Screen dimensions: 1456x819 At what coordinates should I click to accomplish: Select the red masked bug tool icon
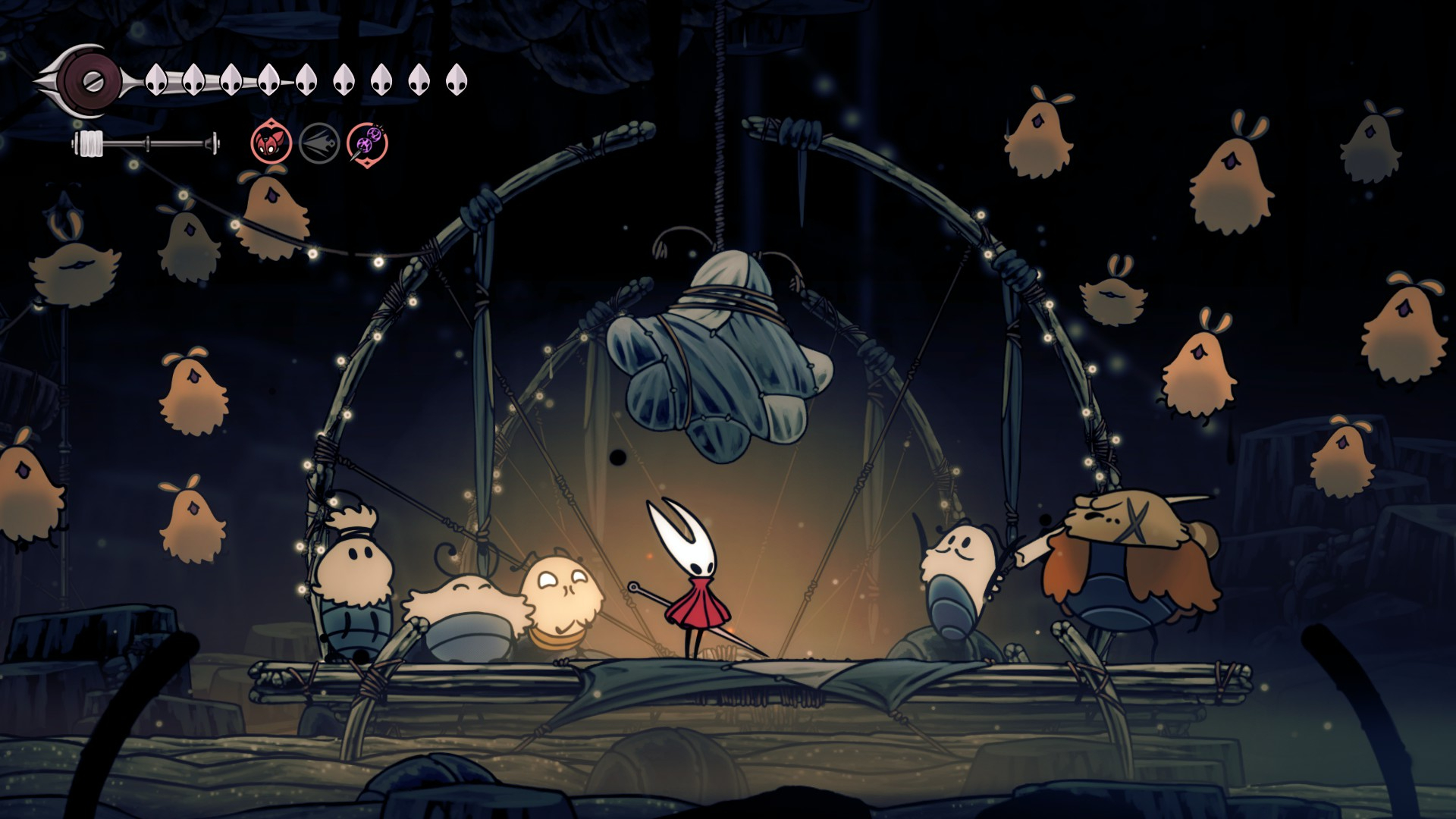(271, 143)
